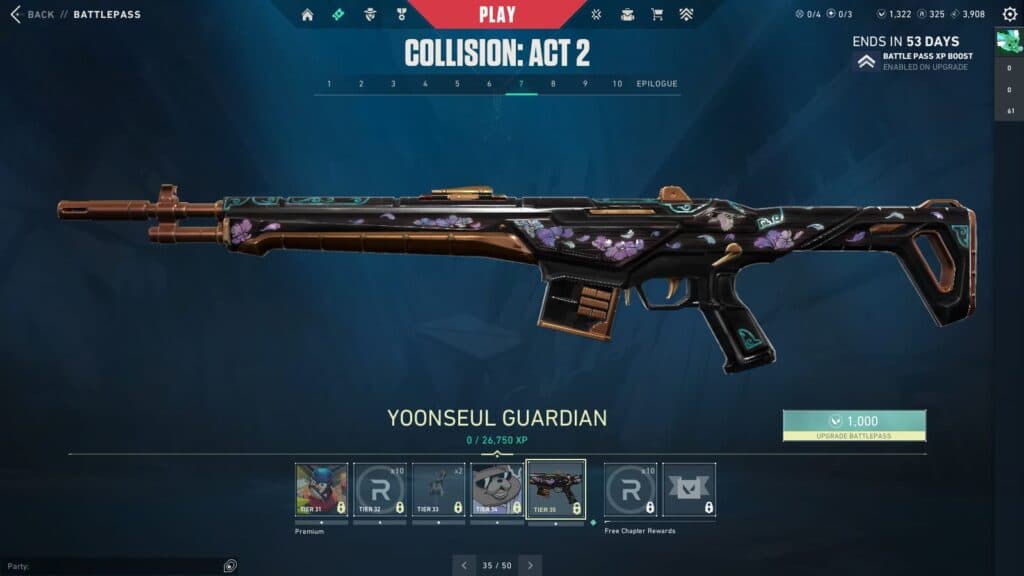Viewport: 1024px width, 576px height.
Task: Select the Tier 32 Radianite reward
Action: (380, 489)
